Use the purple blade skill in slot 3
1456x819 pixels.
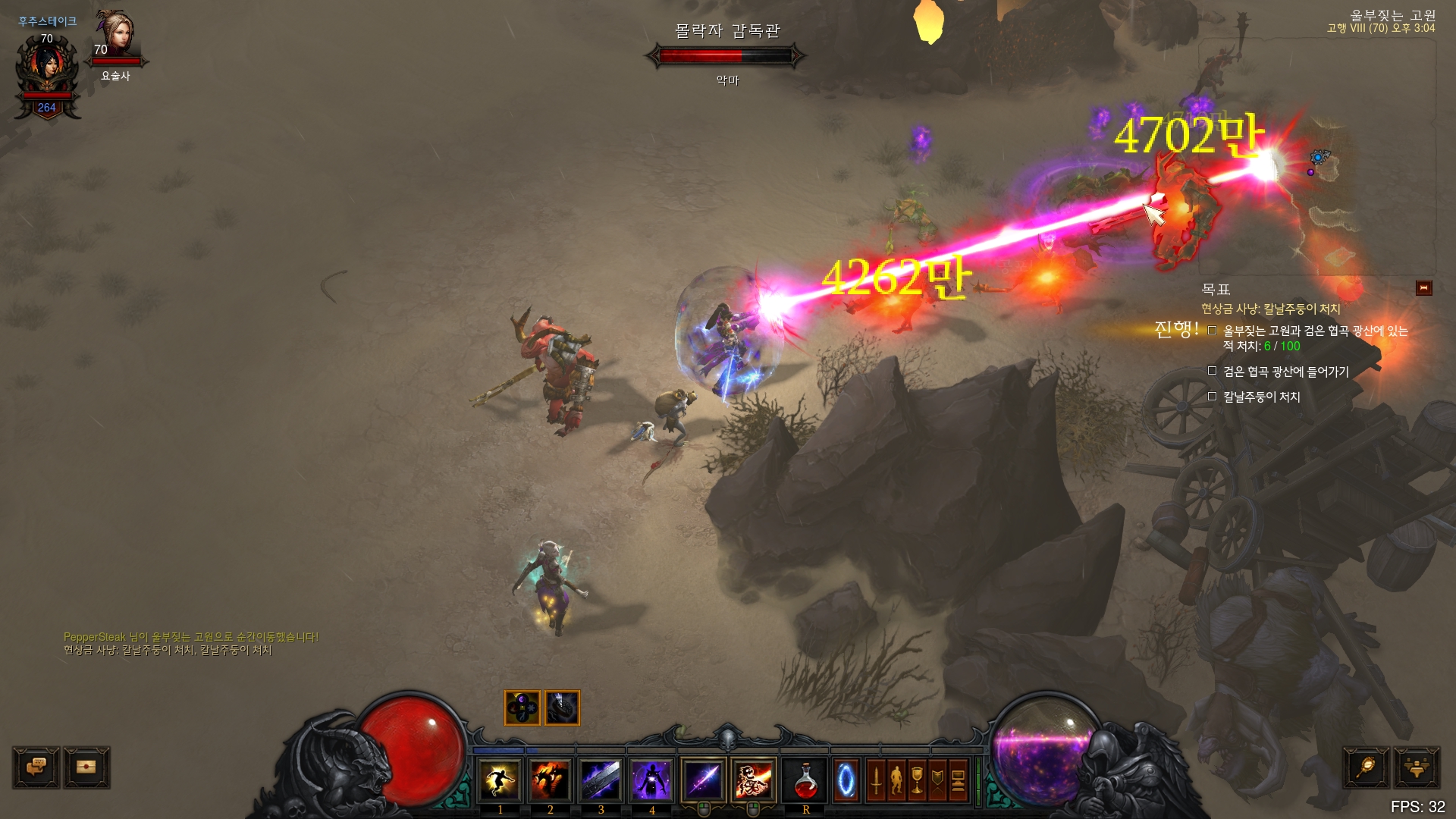pos(601,780)
